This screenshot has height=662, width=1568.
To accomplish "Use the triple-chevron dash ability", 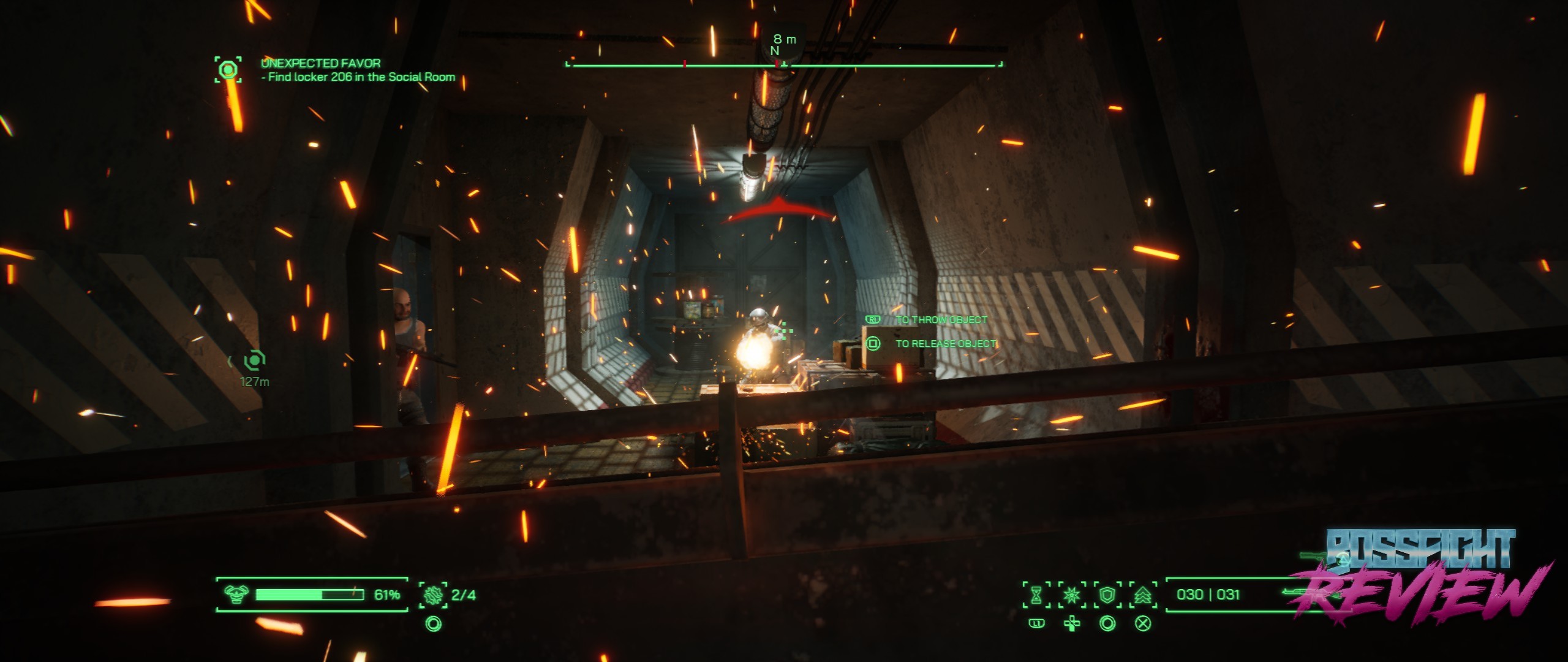I will [1143, 595].
